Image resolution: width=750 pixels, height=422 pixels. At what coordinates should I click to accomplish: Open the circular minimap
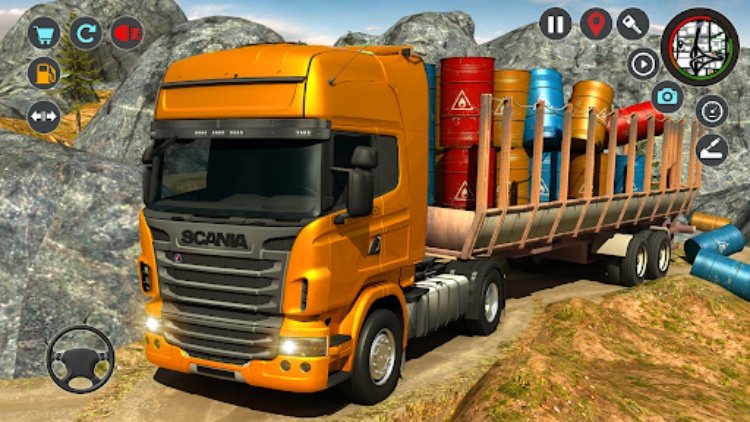tap(700, 46)
